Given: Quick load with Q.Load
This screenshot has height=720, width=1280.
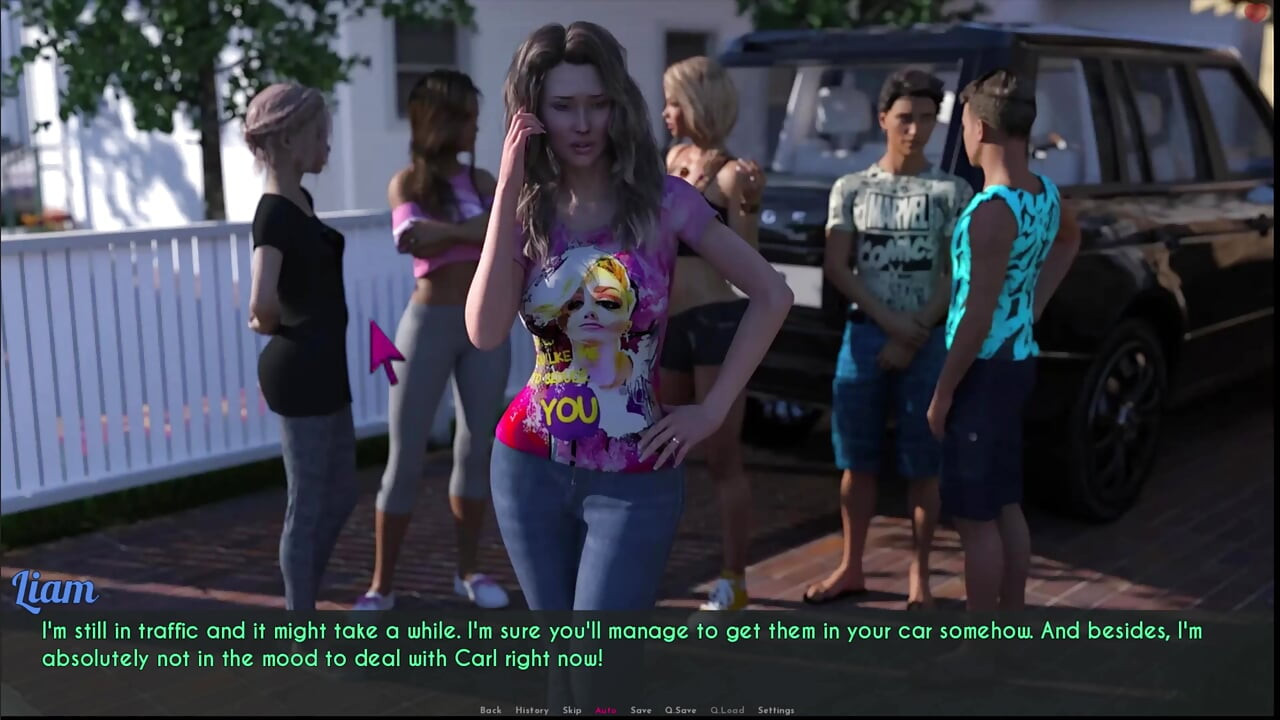Looking at the screenshot, I should pyautogui.click(x=727, y=710).
